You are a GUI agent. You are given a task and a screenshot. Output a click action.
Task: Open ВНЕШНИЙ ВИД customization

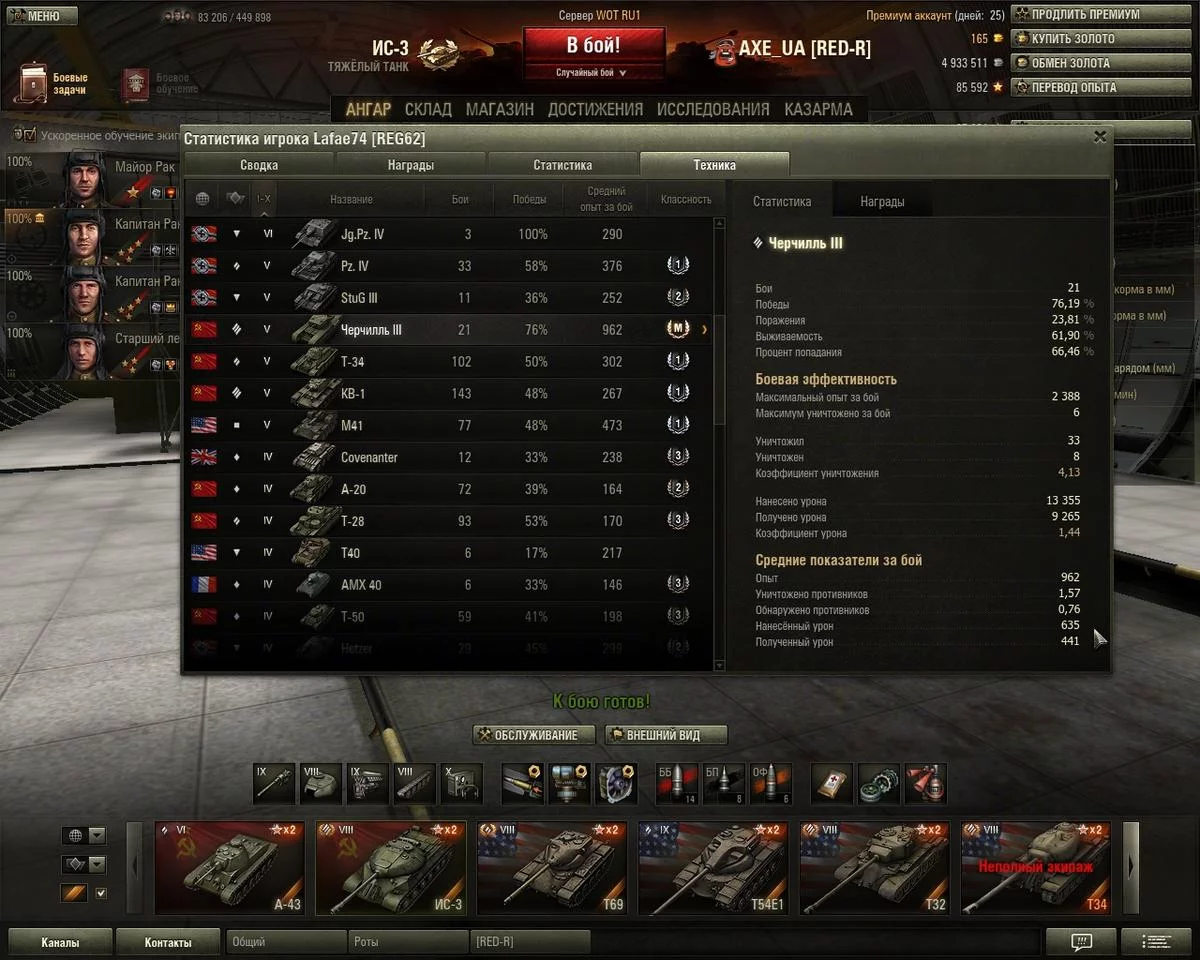[666, 735]
